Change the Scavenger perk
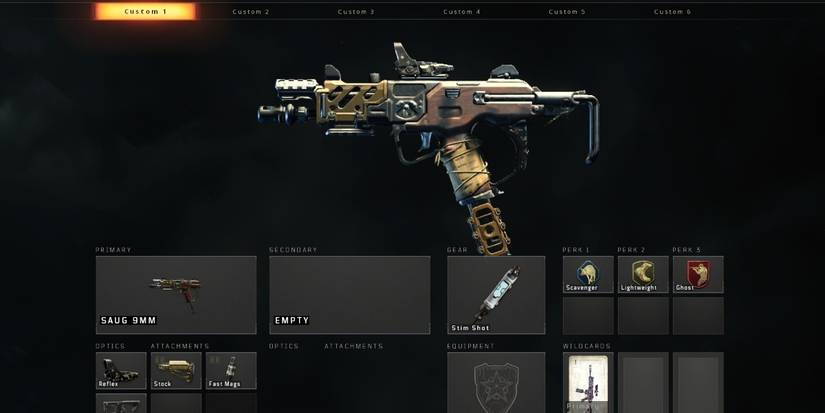This screenshot has height=413, width=825. click(588, 274)
